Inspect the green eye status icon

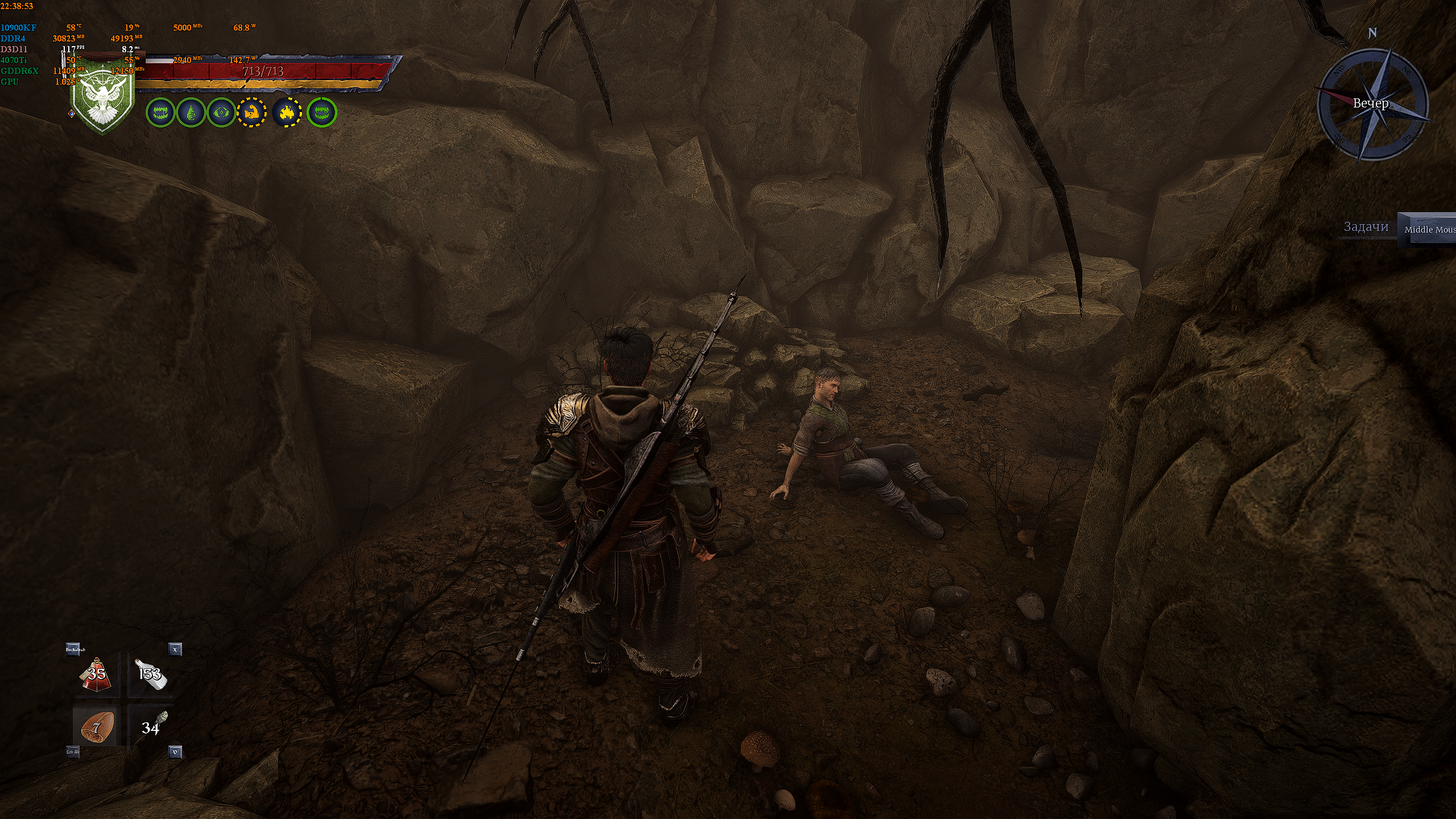click(221, 113)
